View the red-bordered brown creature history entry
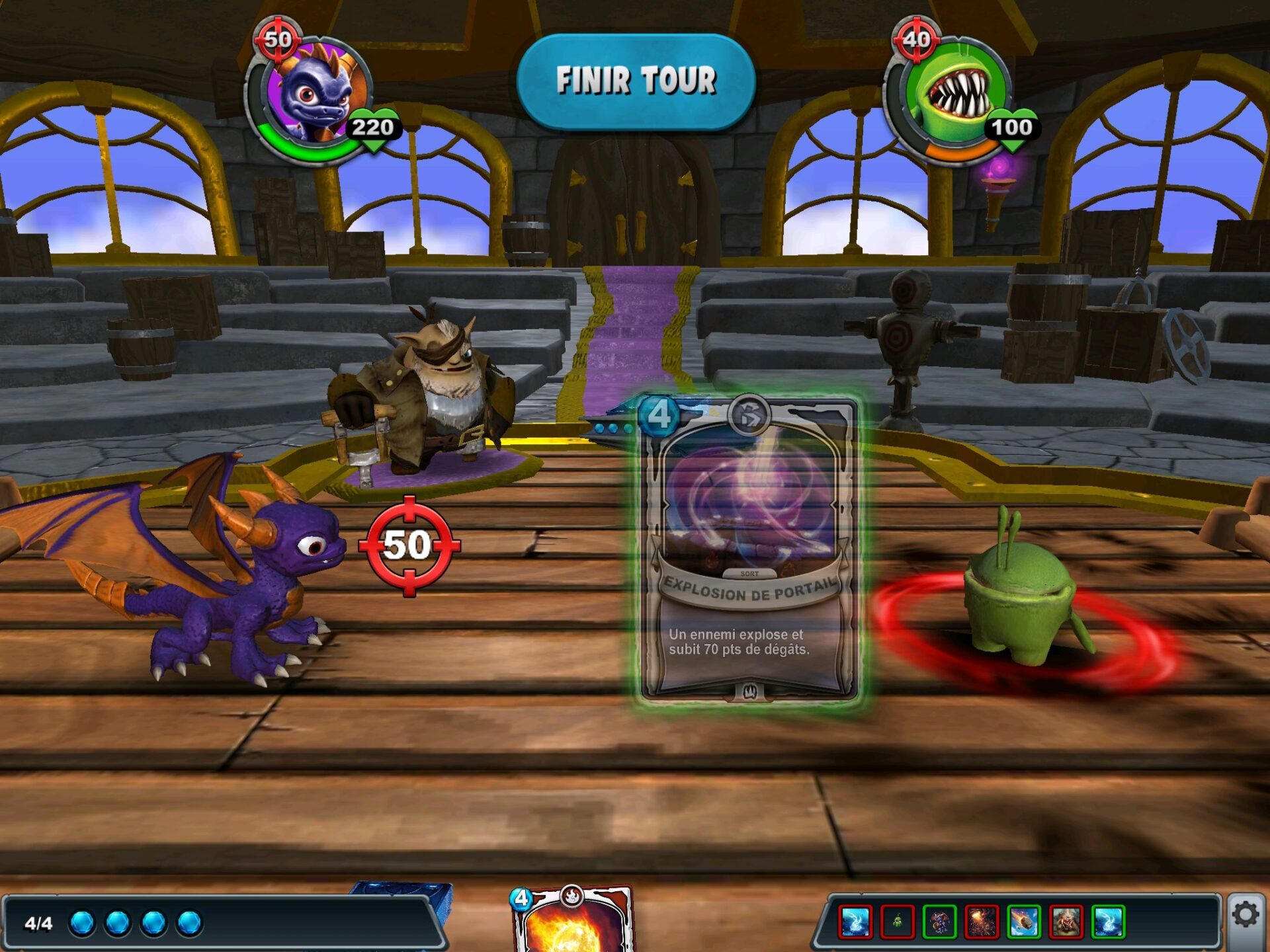 coord(1066,922)
